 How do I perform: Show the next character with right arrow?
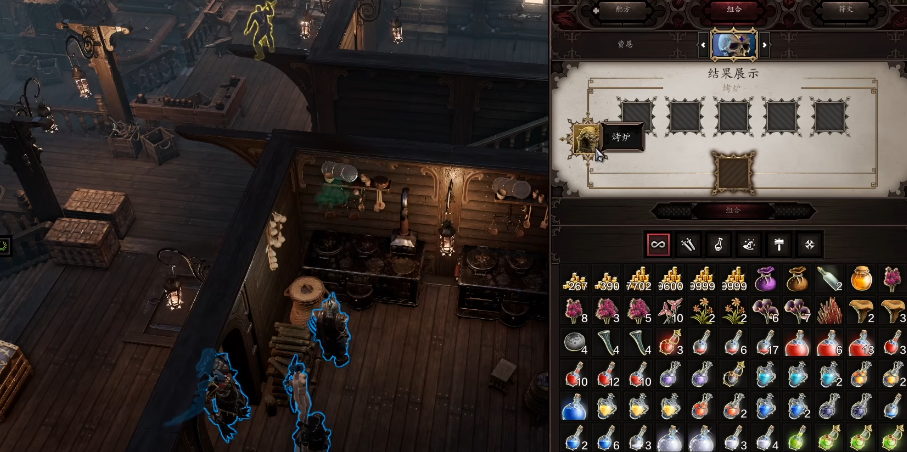coord(766,44)
